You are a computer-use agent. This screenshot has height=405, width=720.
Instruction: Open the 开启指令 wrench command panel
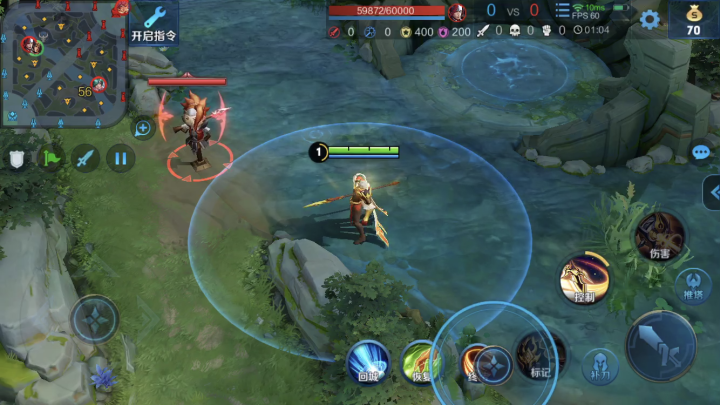tap(154, 21)
